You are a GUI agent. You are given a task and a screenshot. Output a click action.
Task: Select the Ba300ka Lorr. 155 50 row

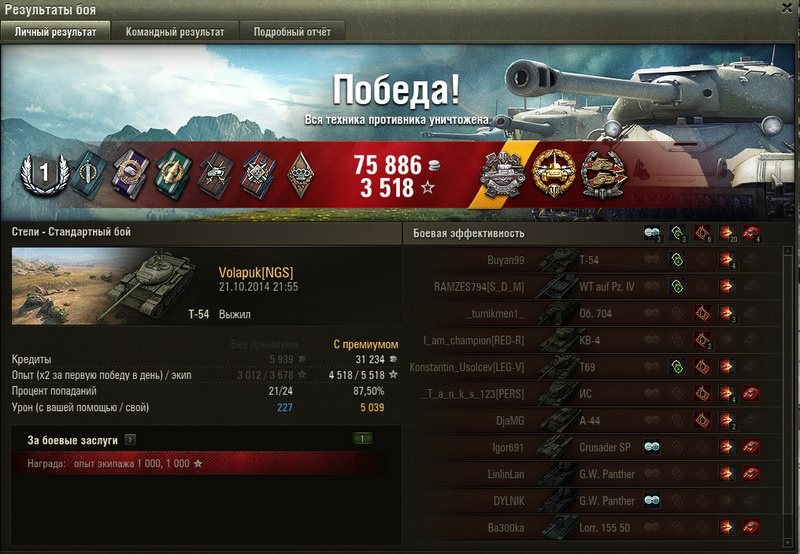pos(600,527)
